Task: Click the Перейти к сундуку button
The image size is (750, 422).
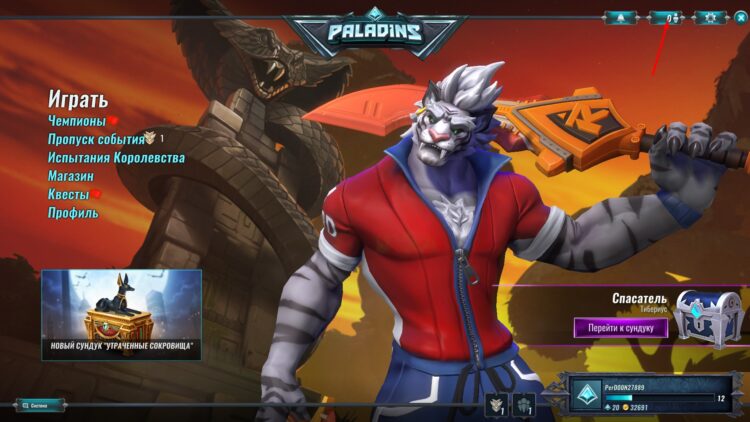Action: 620,327
